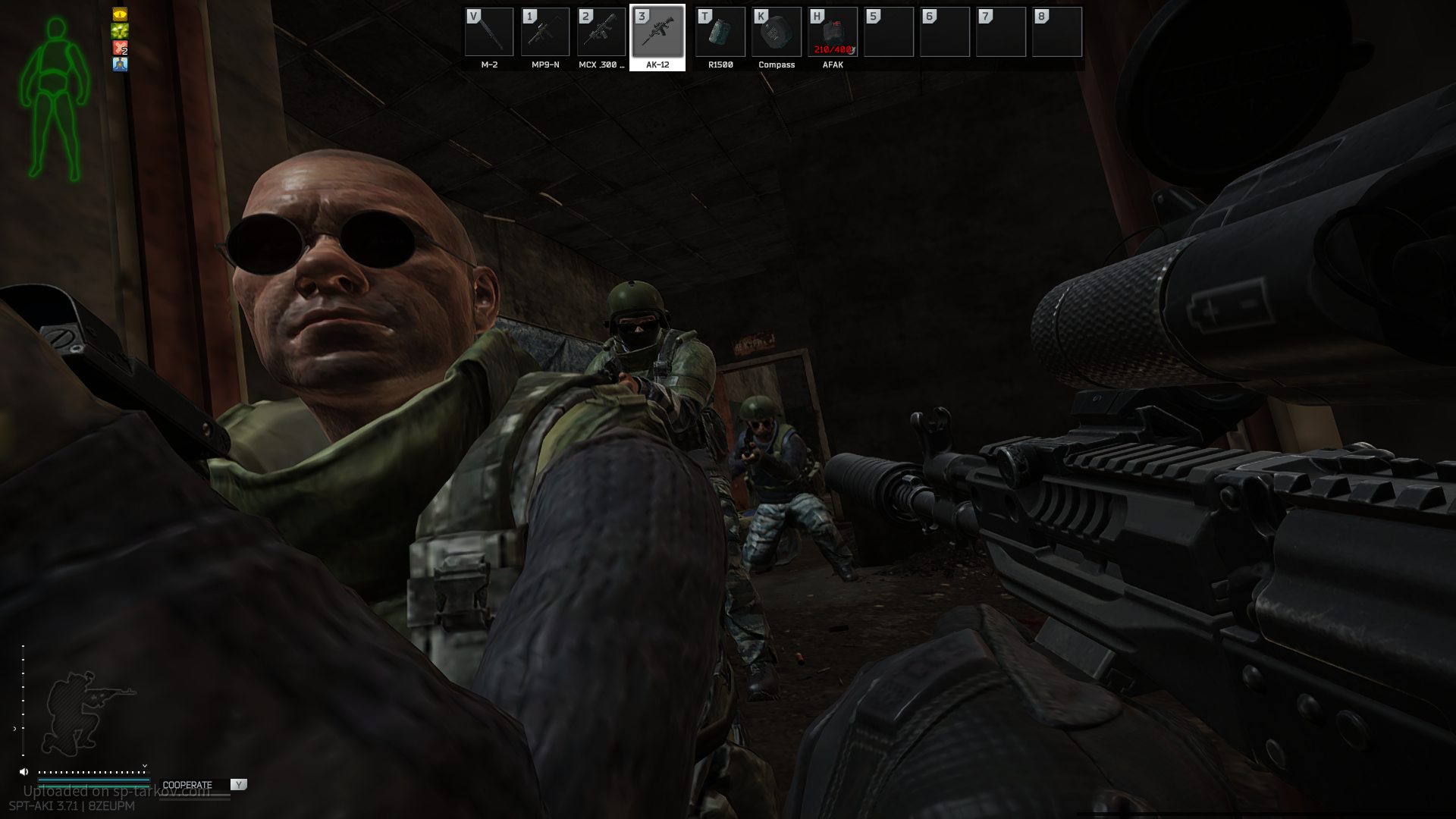Set the dotted movement speed bar
1456x819 pixels.
93,772
